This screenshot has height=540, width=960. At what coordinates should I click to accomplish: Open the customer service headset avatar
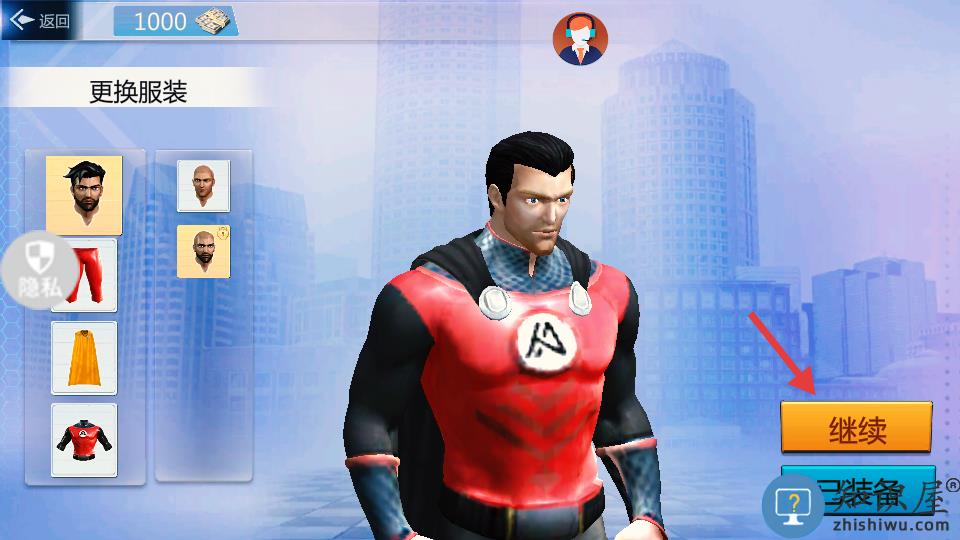[x=580, y=40]
